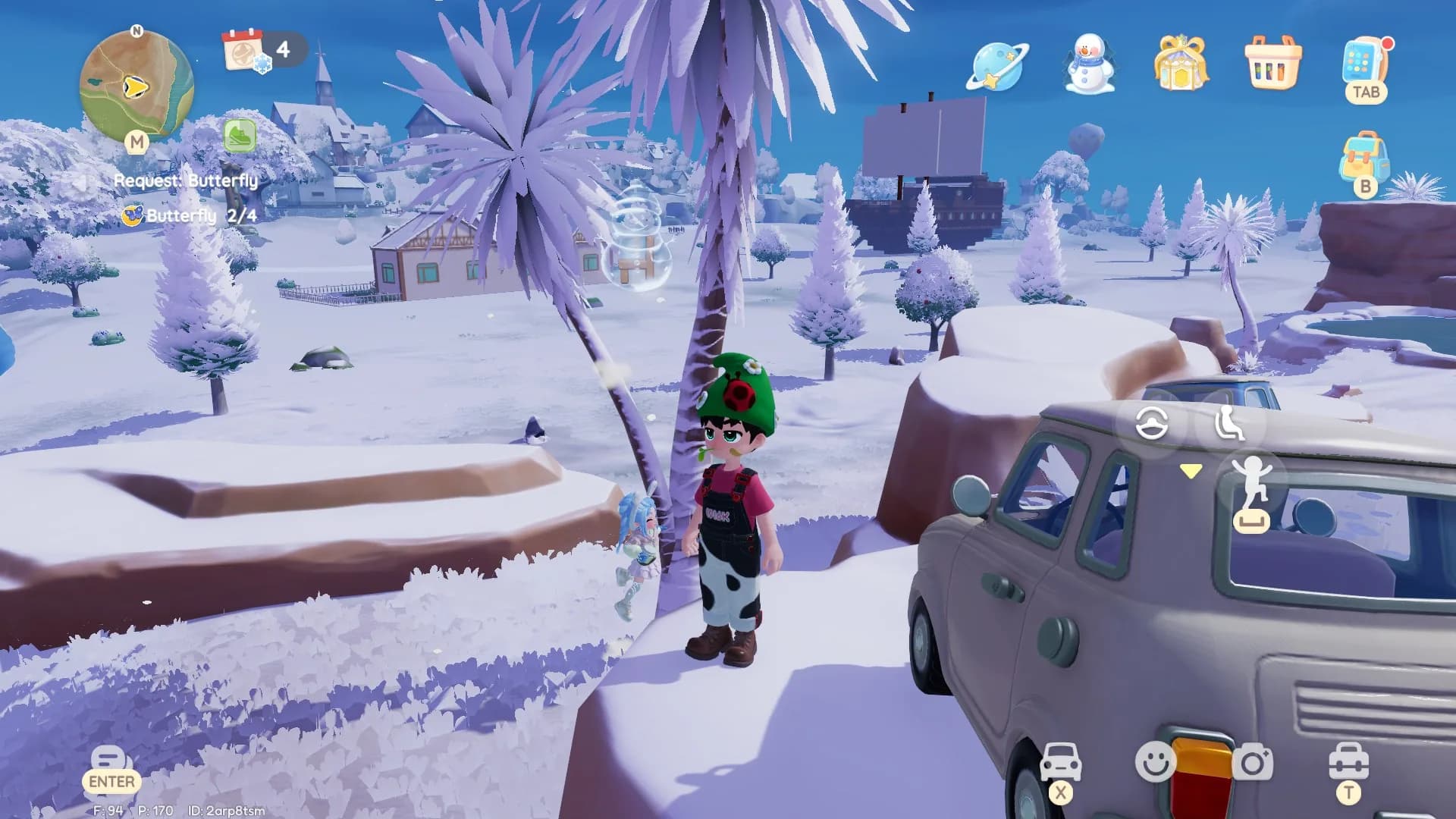Collapse the yellow chevron above the van
The height and width of the screenshot is (819, 1456).
pyautogui.click(x=1191, y=470)
